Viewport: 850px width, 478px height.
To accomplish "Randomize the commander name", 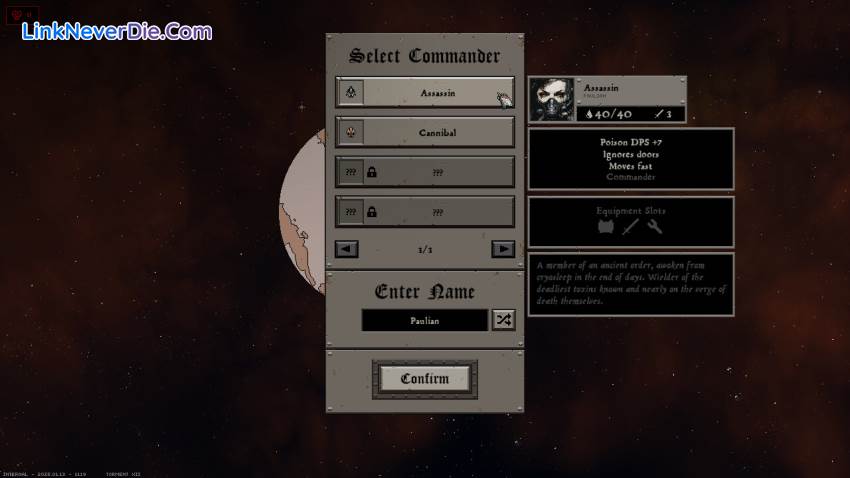I will (x=503, y=320).
